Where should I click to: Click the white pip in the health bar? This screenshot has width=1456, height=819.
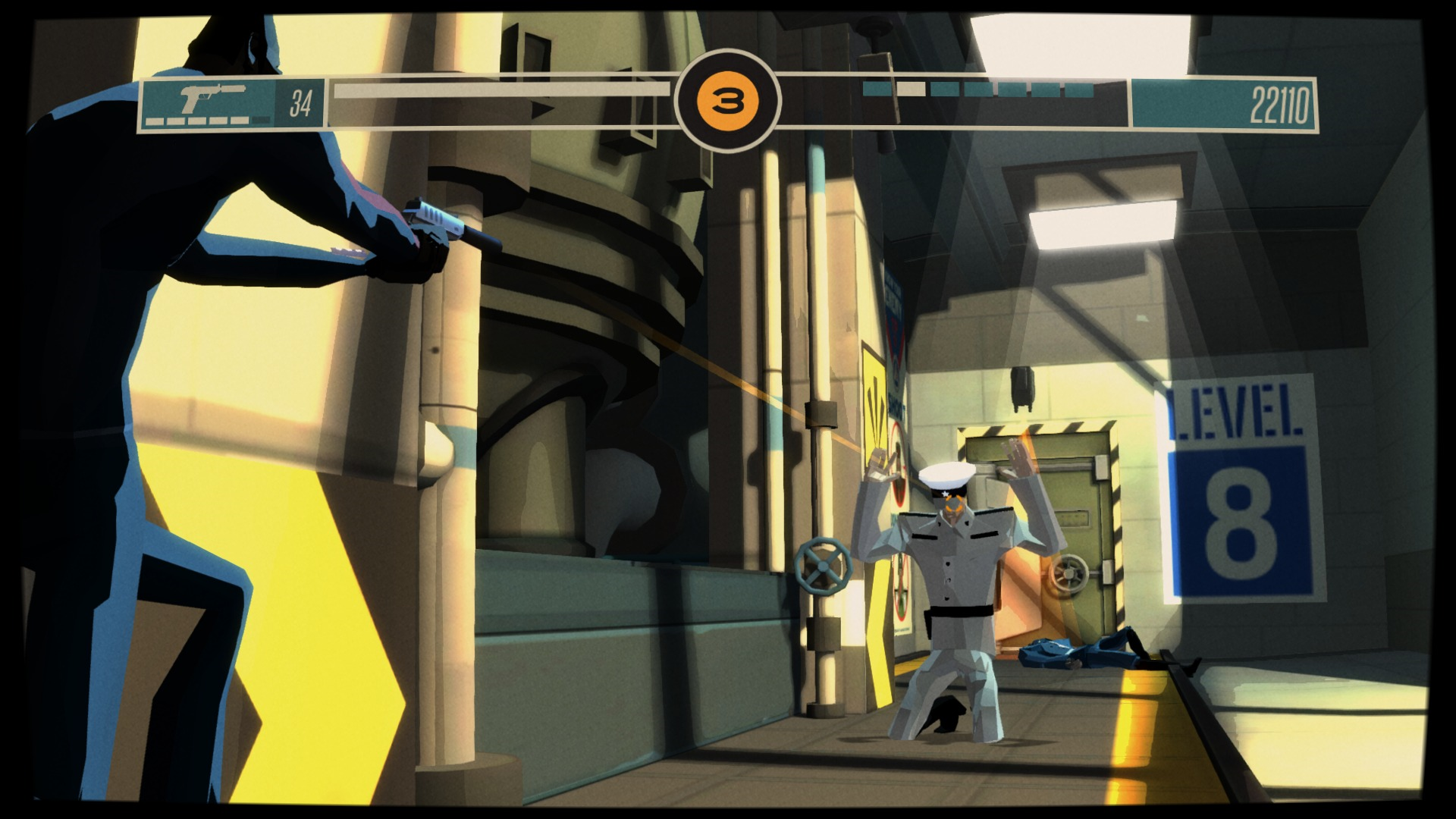(x=910, y=88)
